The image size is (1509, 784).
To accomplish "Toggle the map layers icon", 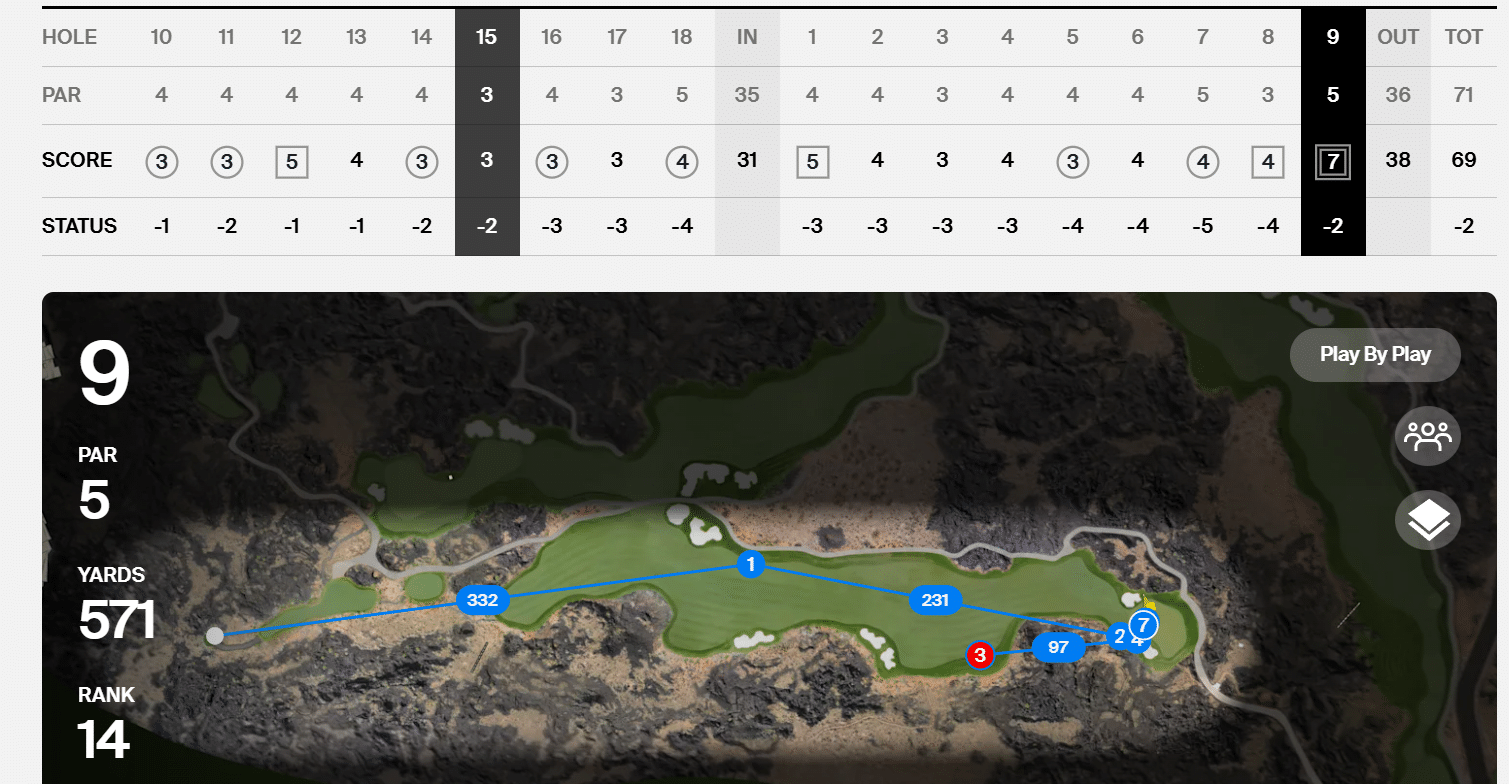I will [x=1427, y=520].
